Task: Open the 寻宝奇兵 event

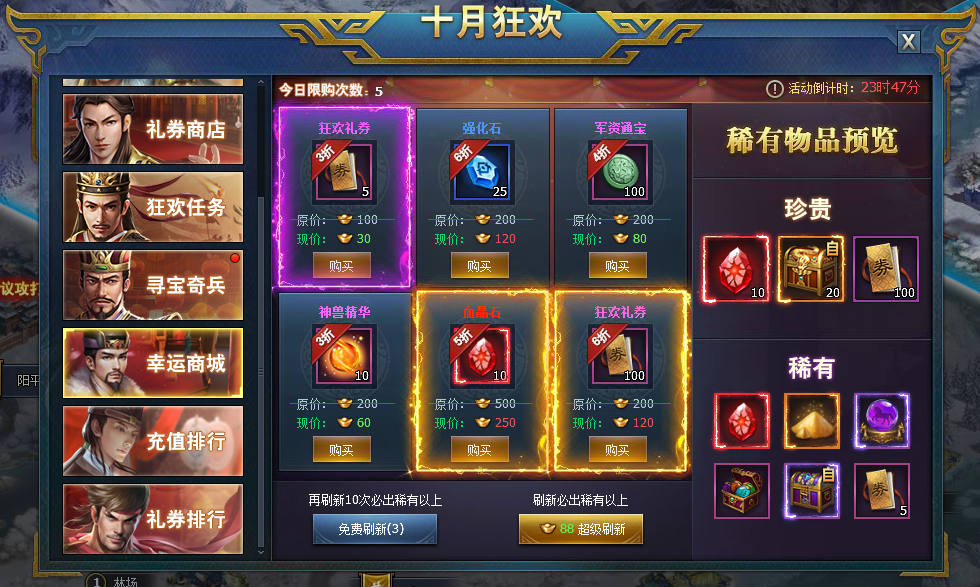Action: (152, 285)
